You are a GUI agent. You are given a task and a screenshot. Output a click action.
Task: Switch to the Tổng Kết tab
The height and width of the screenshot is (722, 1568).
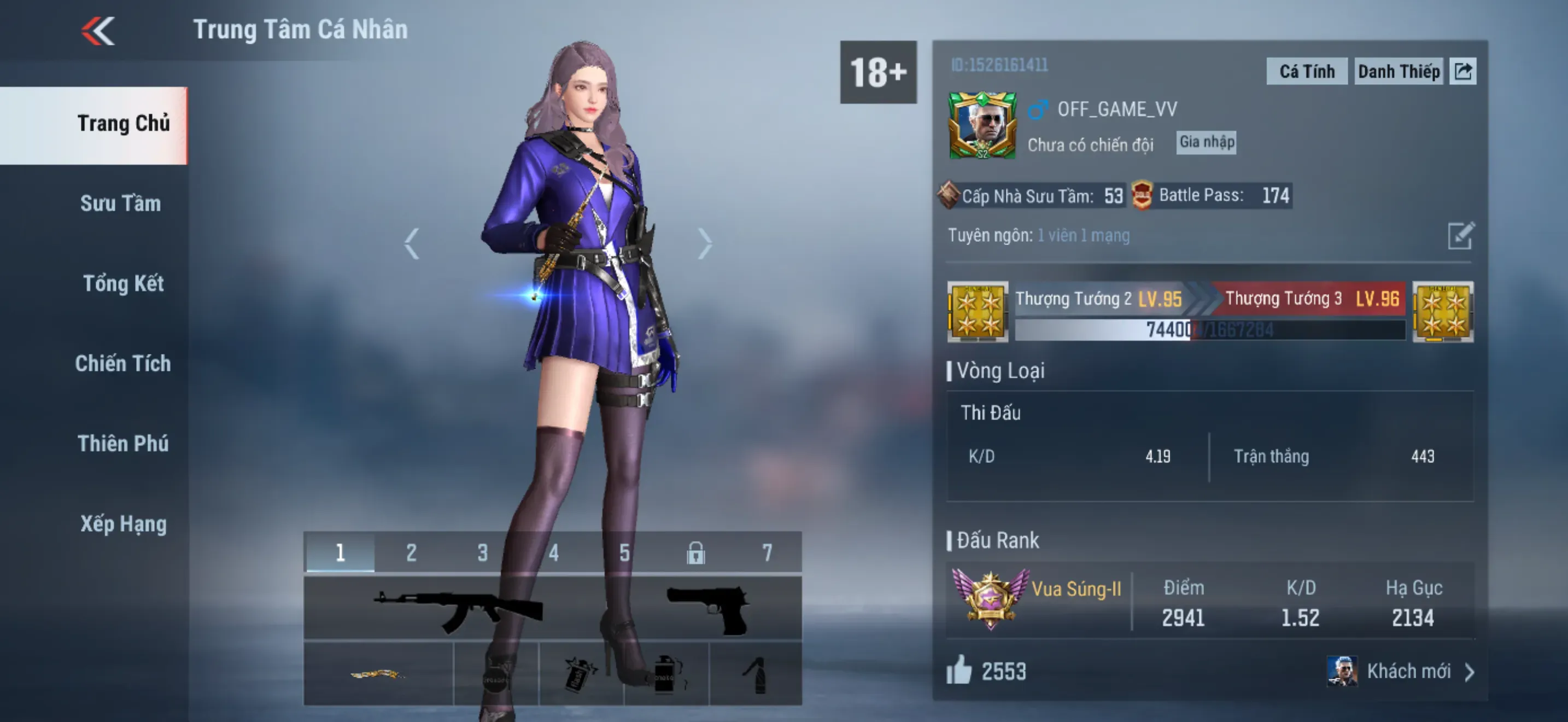pyautogui.click(x=123, y=284)
